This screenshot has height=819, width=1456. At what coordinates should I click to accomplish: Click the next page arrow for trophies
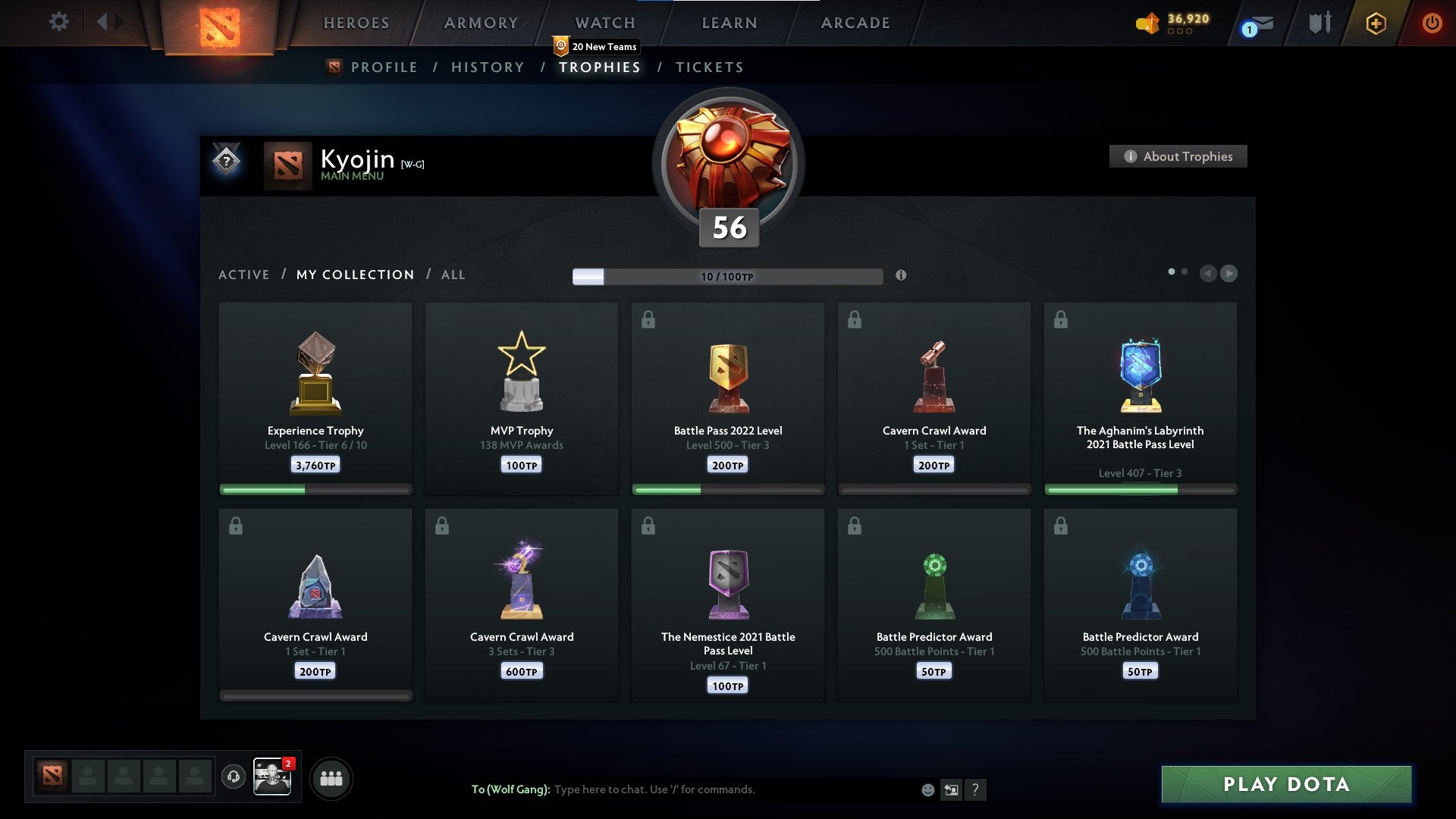point(1228,274)
